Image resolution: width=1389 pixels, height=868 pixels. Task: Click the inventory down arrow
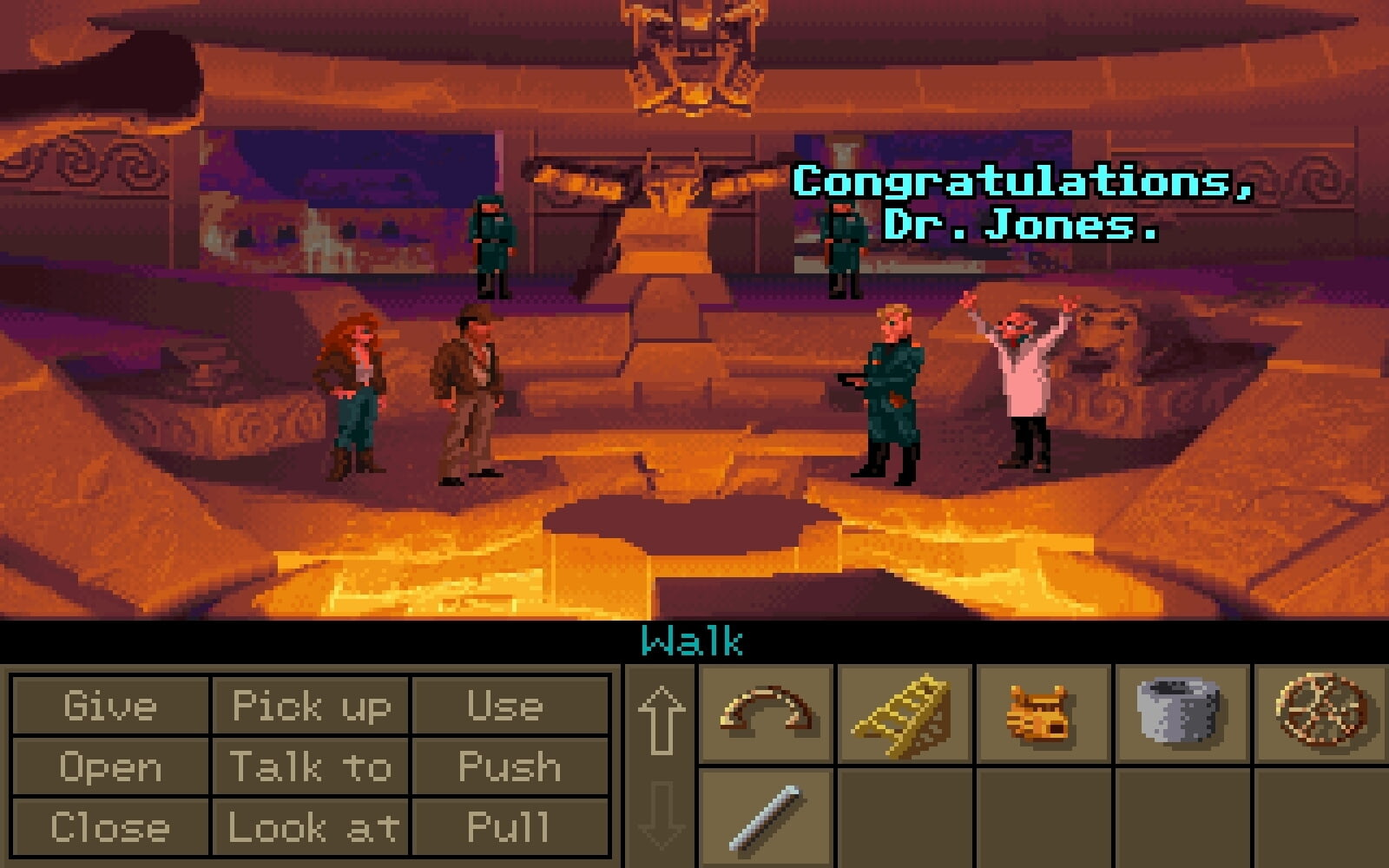(x=661, y=814)
